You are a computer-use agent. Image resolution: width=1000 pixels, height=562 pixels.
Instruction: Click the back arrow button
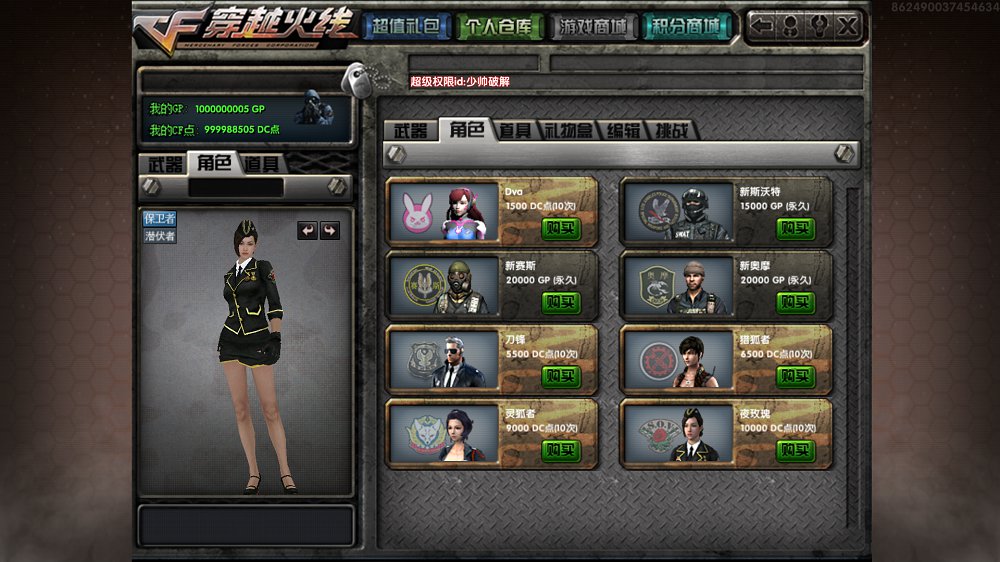[762, 26]
